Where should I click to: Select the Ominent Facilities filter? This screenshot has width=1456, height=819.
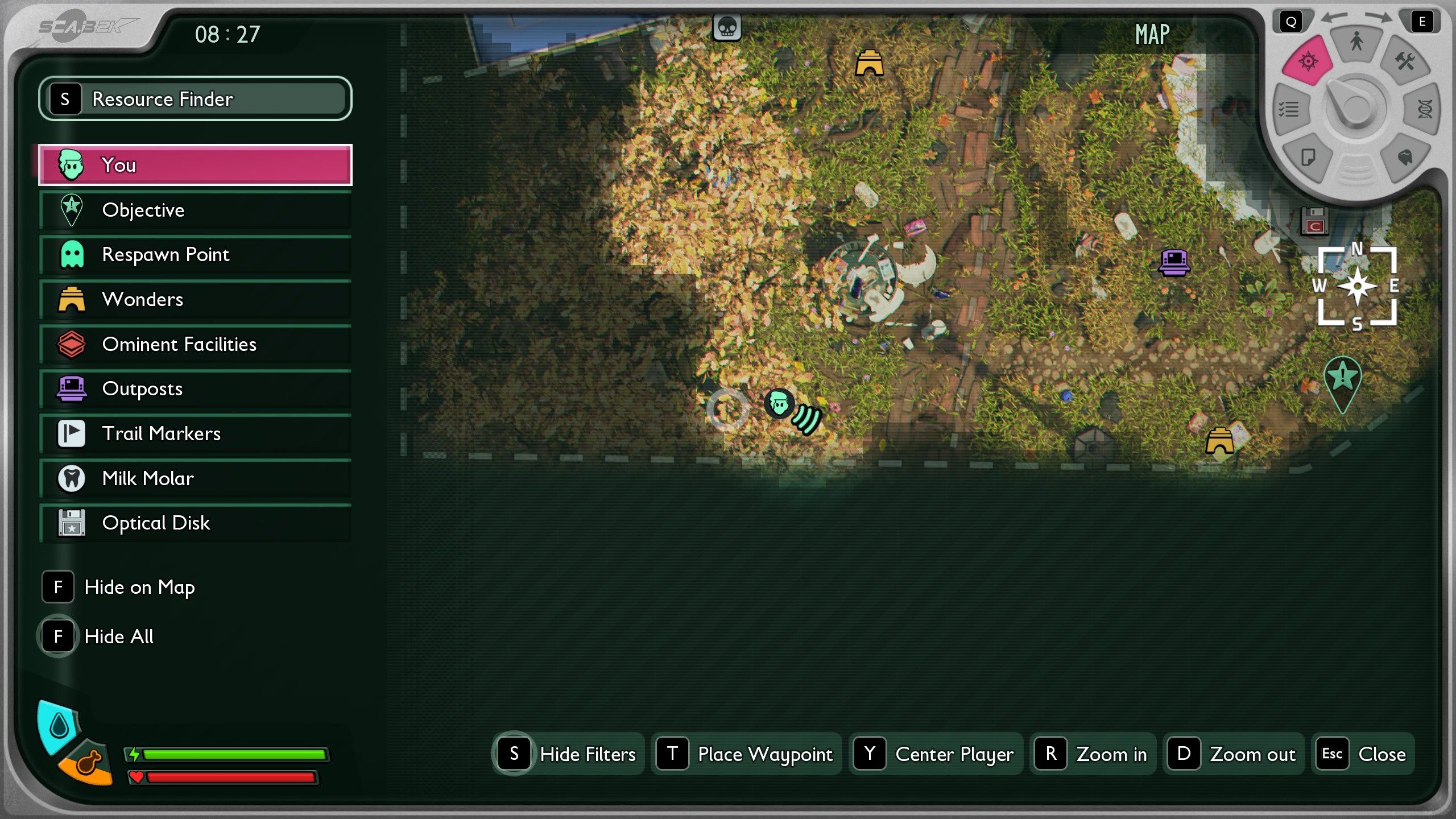[195, 344]
